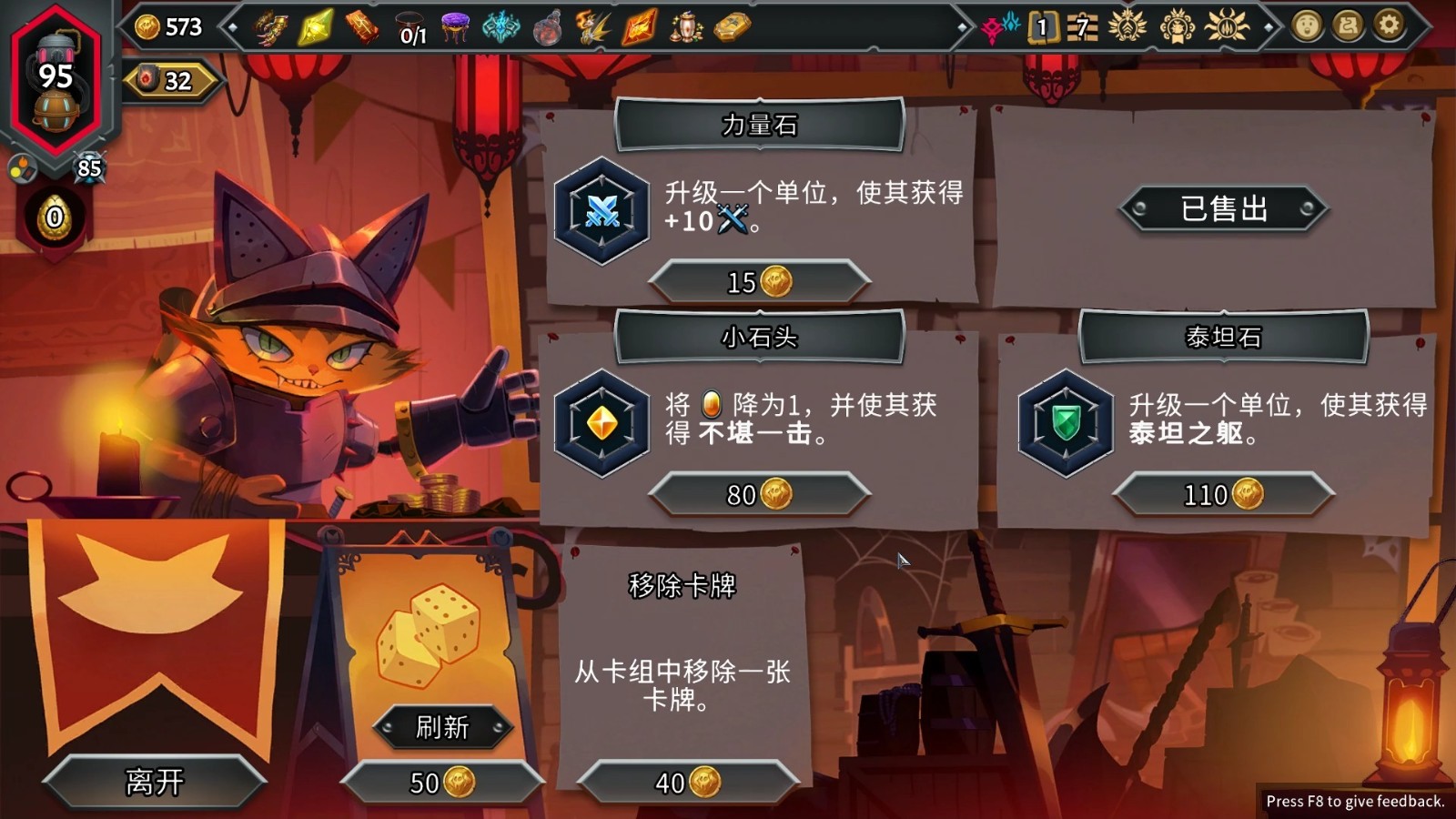This screenshot has width=1456, height=819.
Task: Click the spiked sun emblem in top bar
Action: (1227, 27)
